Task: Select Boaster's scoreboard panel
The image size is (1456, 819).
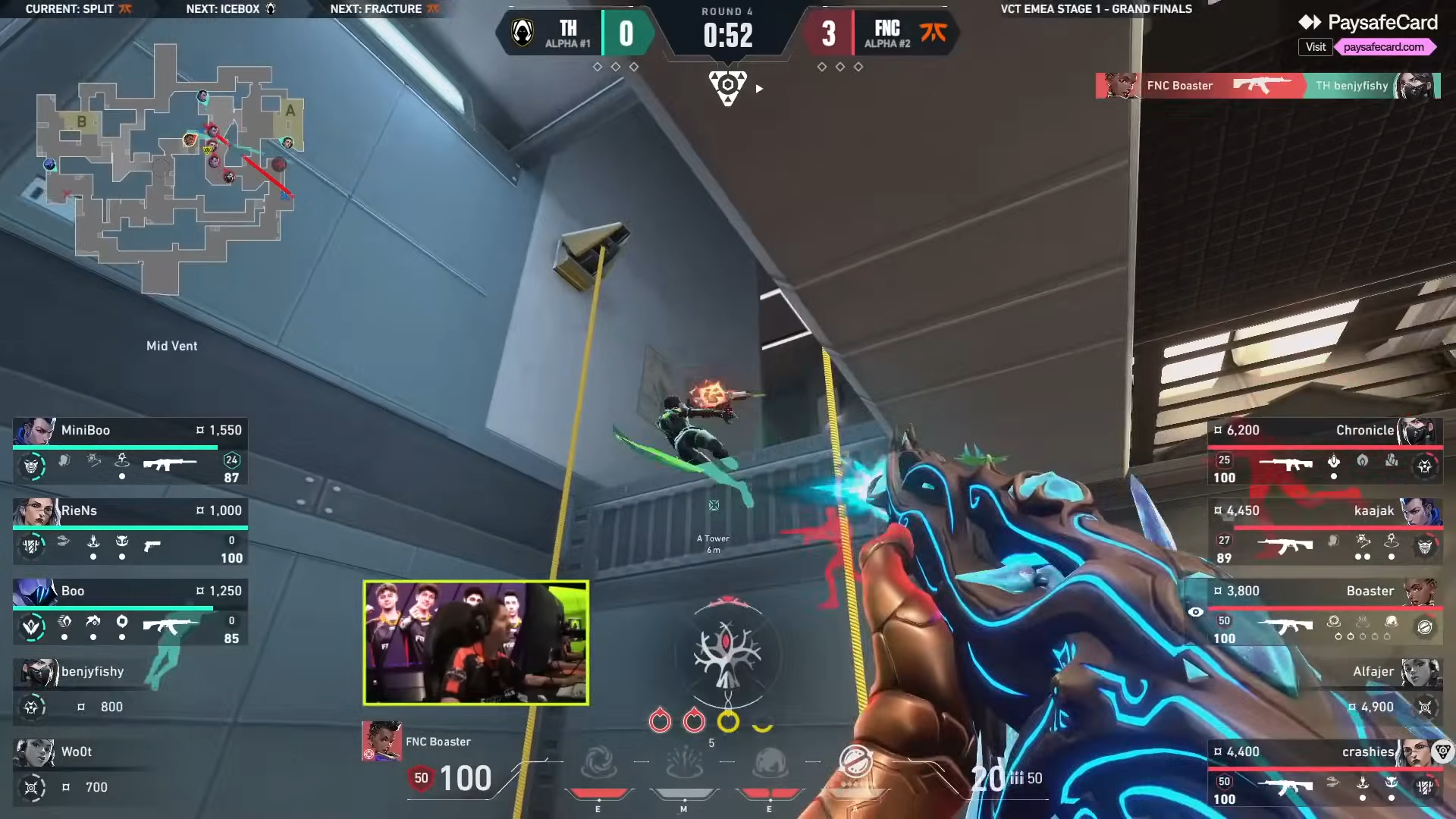Action: (x=1323, y=613)
